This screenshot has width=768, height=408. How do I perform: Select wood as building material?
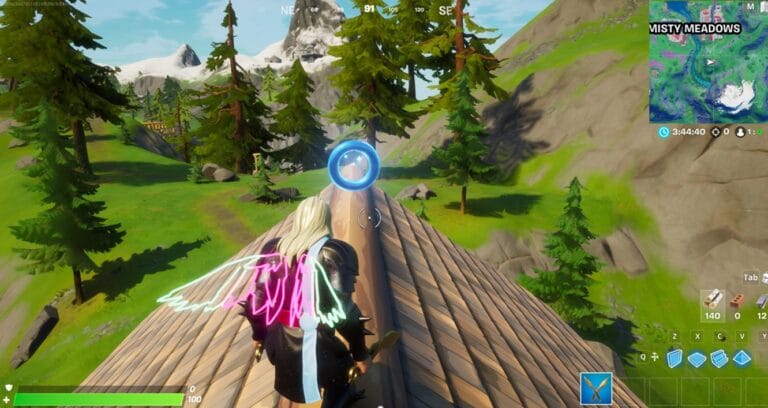click(713, 298)
